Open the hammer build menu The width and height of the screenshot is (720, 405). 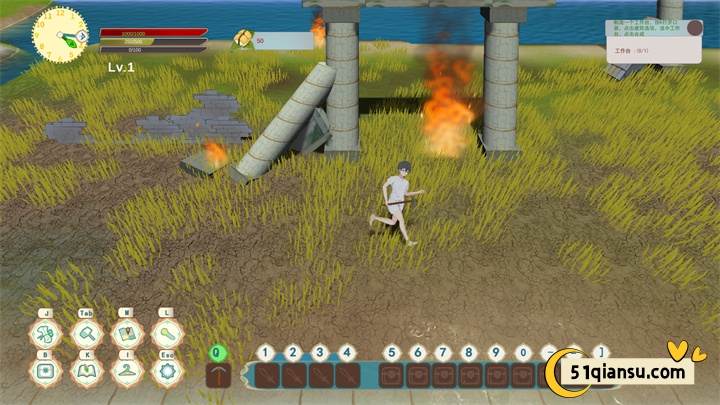pos(86,334)
